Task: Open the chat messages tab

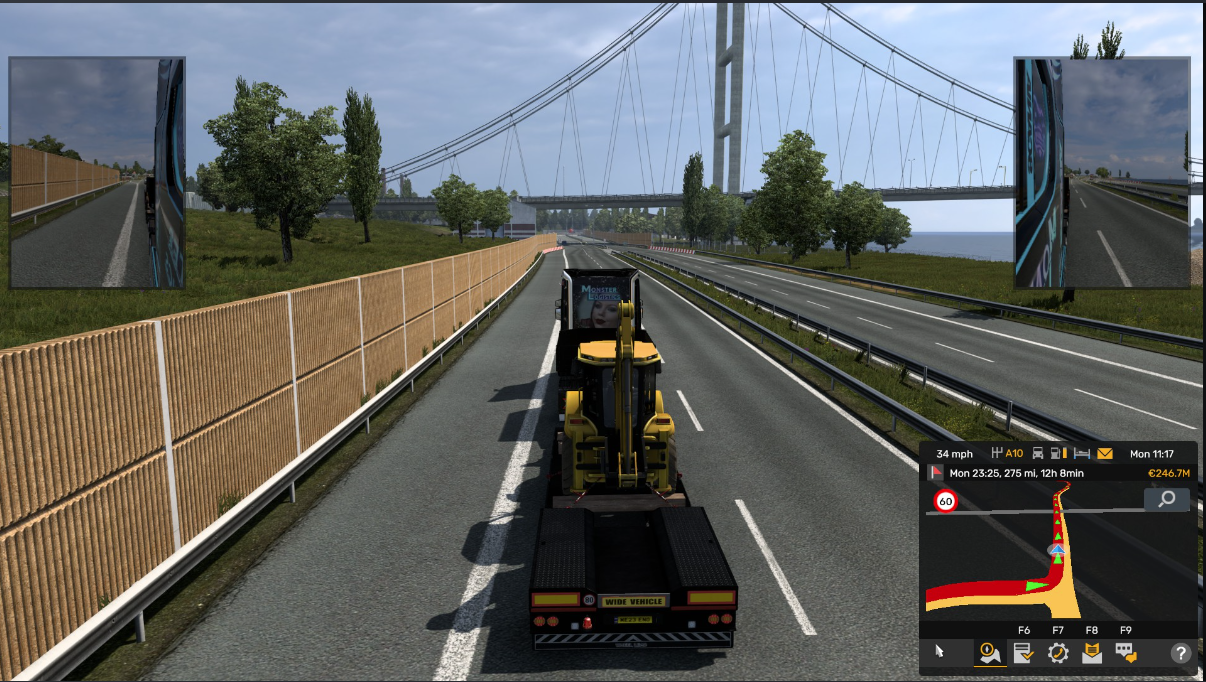Action: tap(1126, 654)
